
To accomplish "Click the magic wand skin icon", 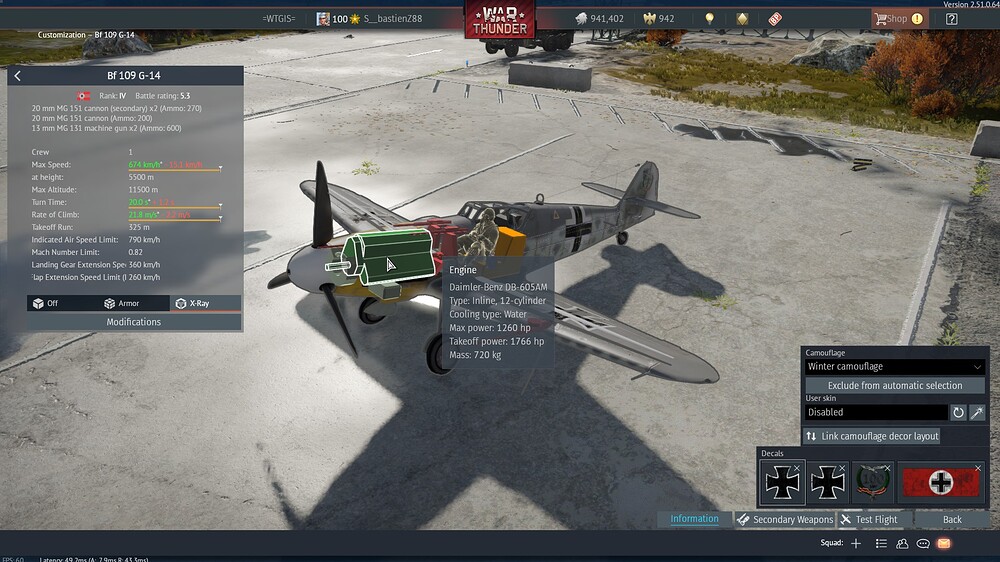I will 977,412.
